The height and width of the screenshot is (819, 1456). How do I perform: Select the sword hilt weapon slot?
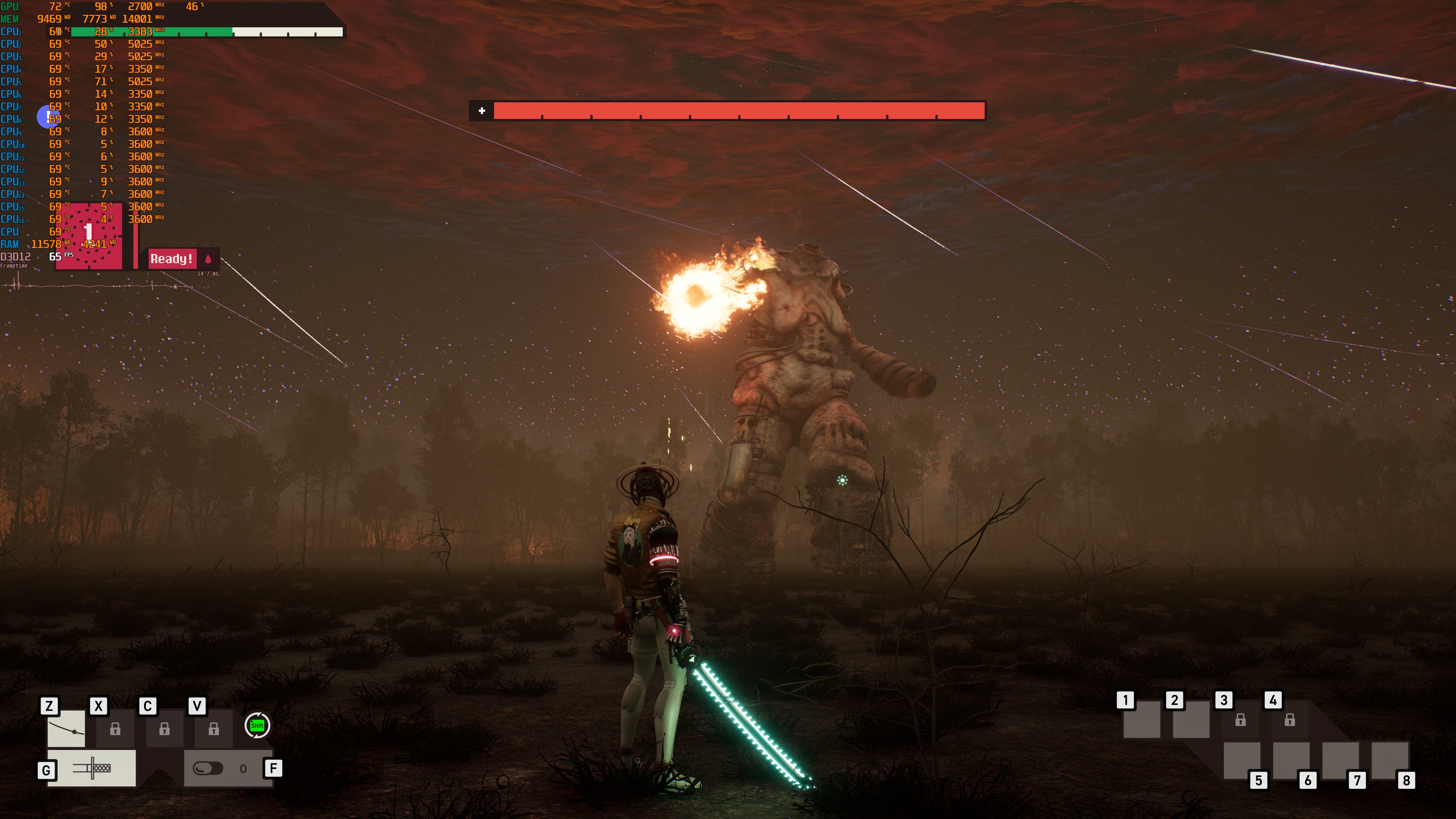[91, 768]
